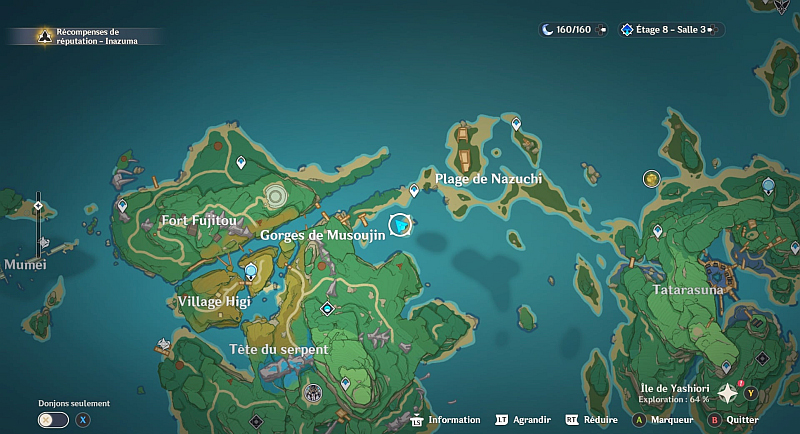Click the Marqueur map pin option
This screenshot has width=800, height=434.
[665, 420]
